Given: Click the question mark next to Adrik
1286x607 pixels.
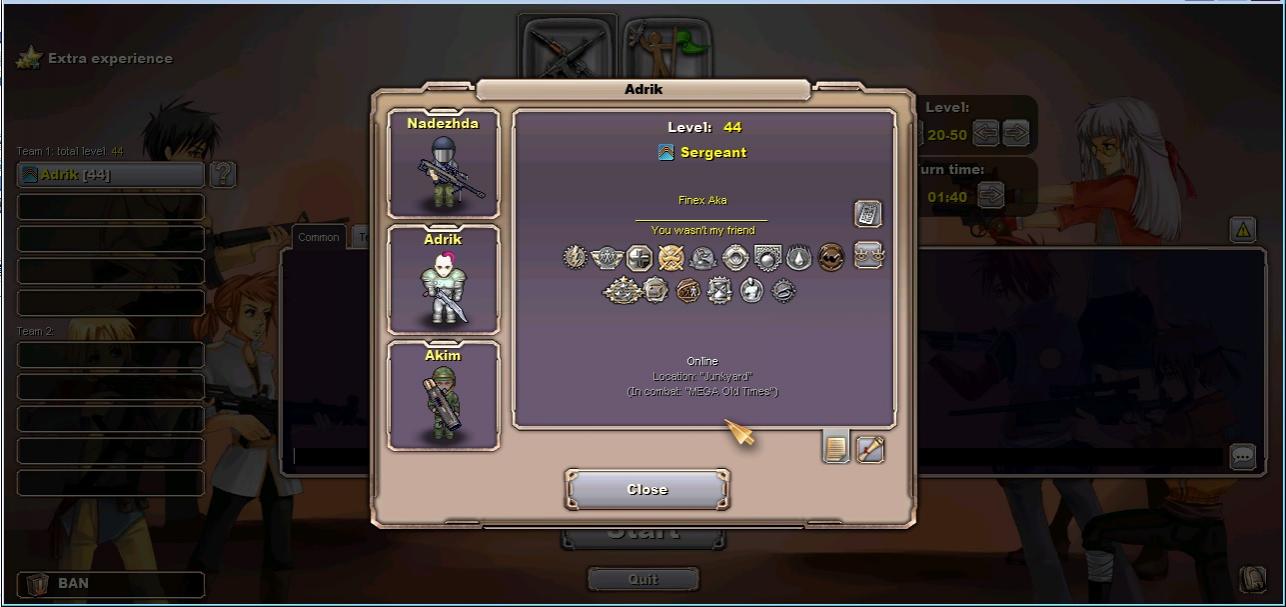Looking at the screenshot, I should click(x=223, y=175).
